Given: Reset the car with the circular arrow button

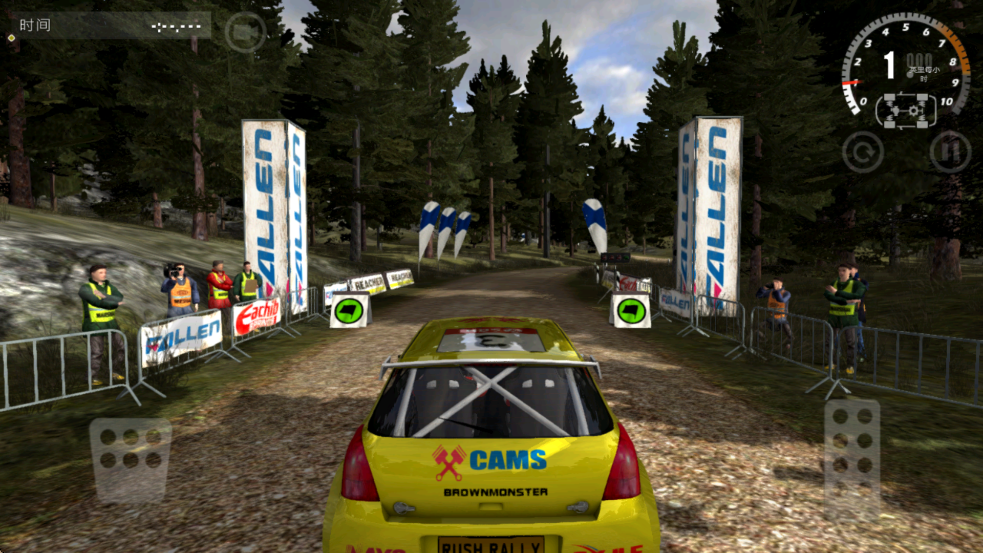Looking at the screenshot, I should click(862, 152).
